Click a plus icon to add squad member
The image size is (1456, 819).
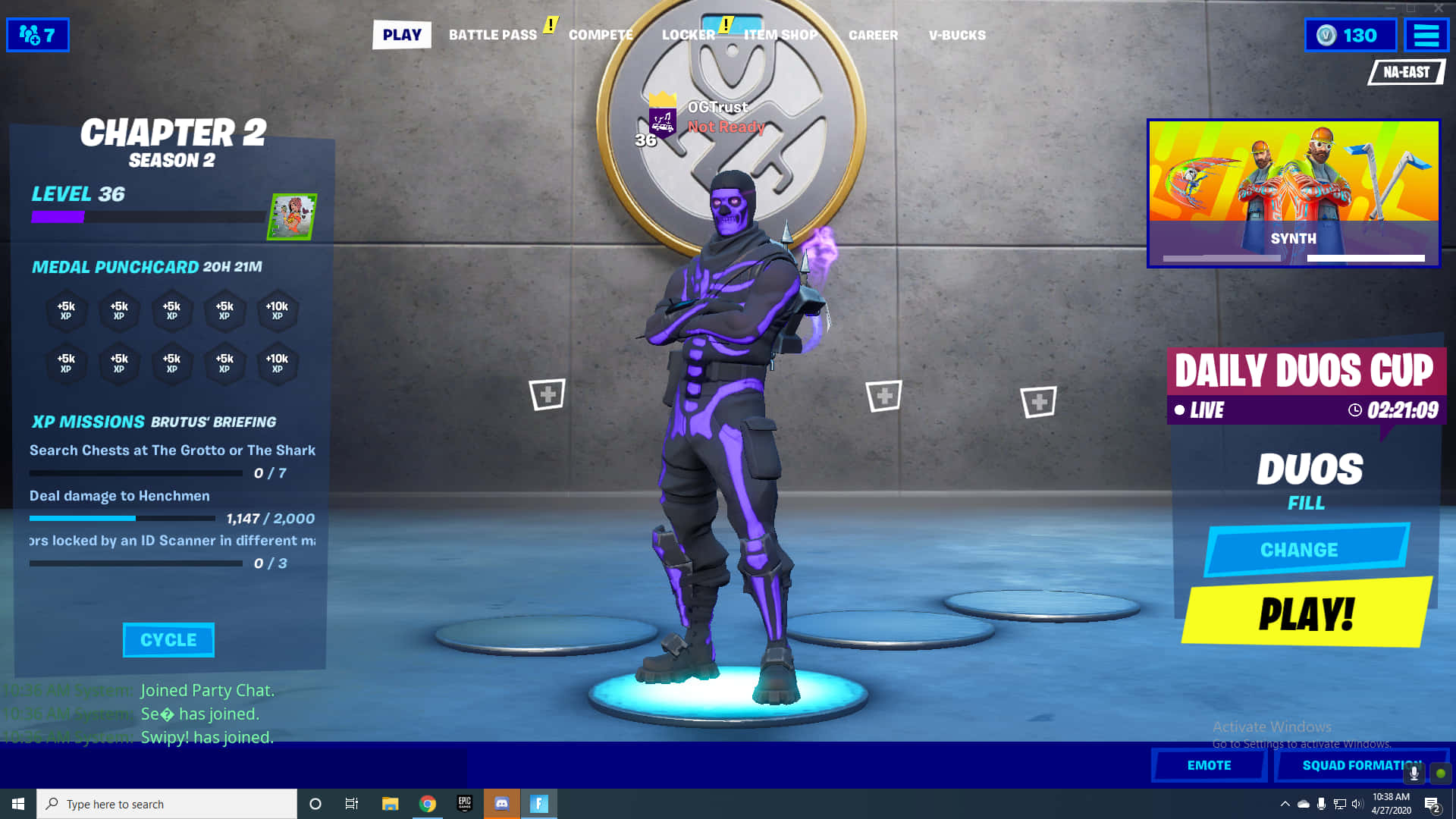548,393
